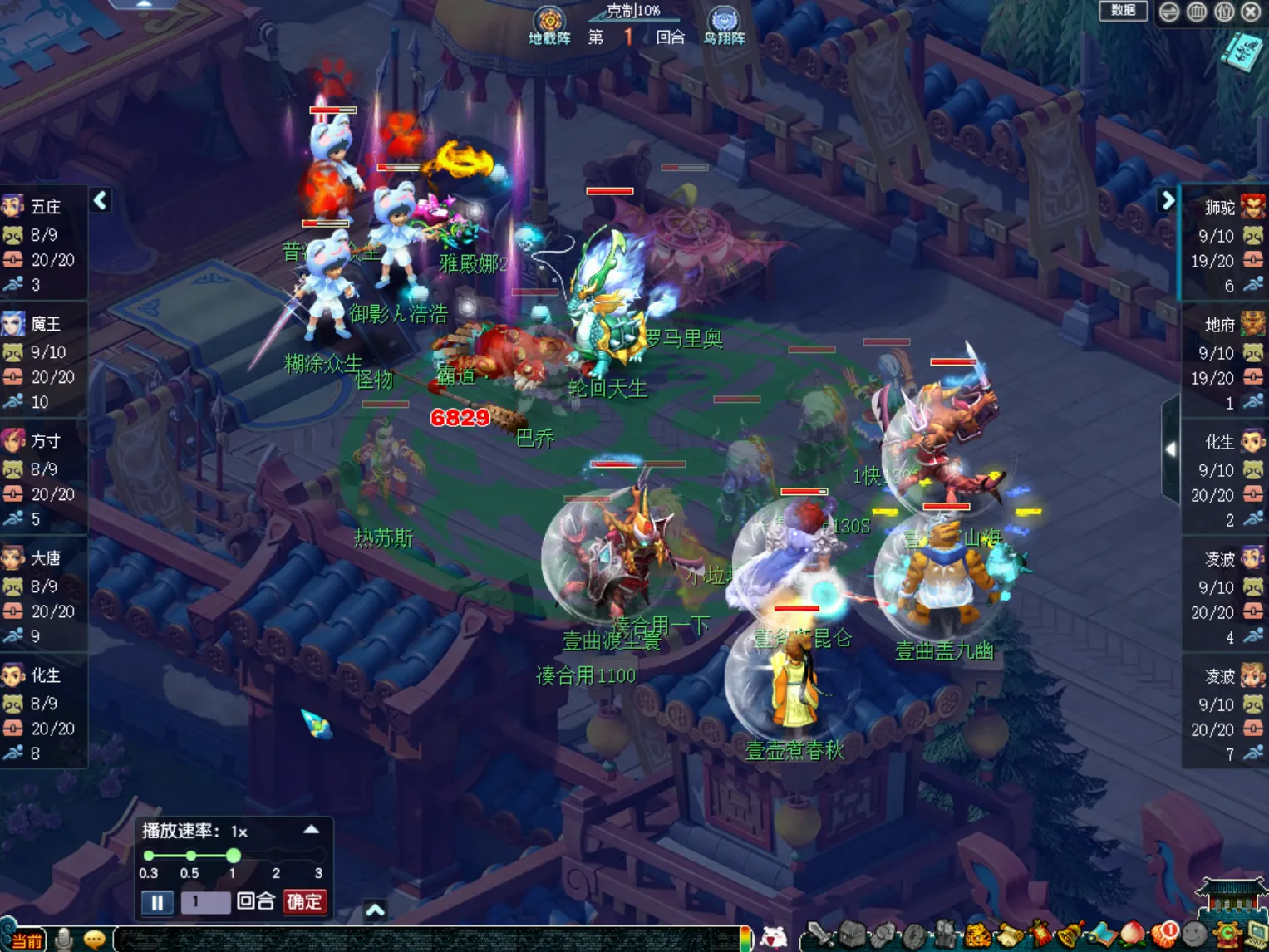Switch chat channel with 当前 button
1269x952 pixels.
click(x=25, y=940)
